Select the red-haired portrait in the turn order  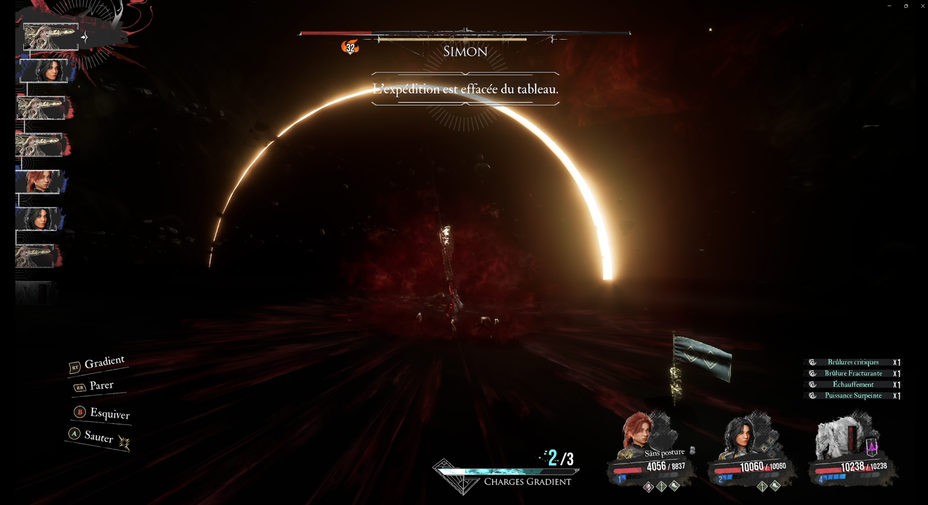(42, 182)
